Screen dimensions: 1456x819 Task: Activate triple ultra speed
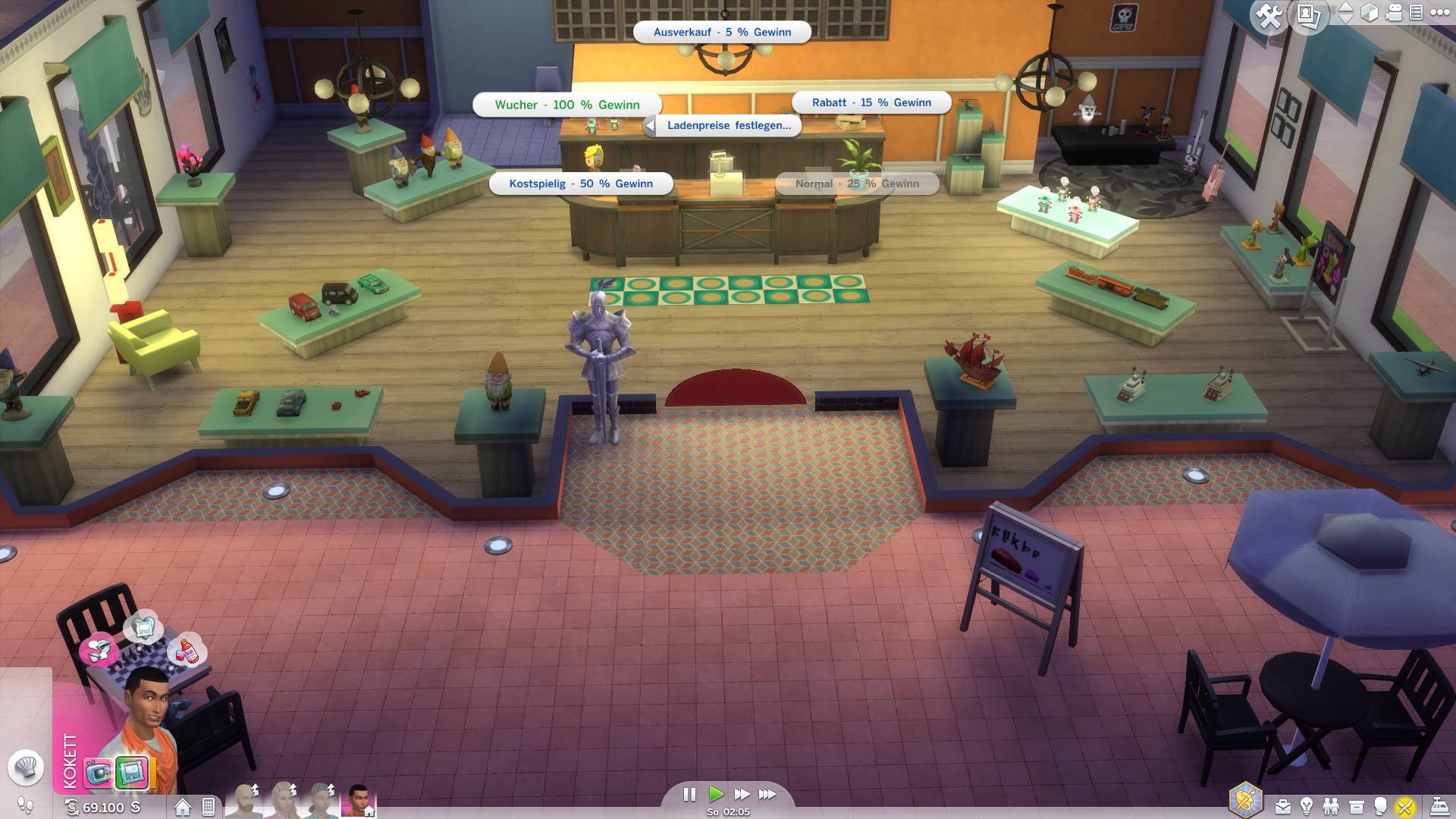(x=767, y=794)
